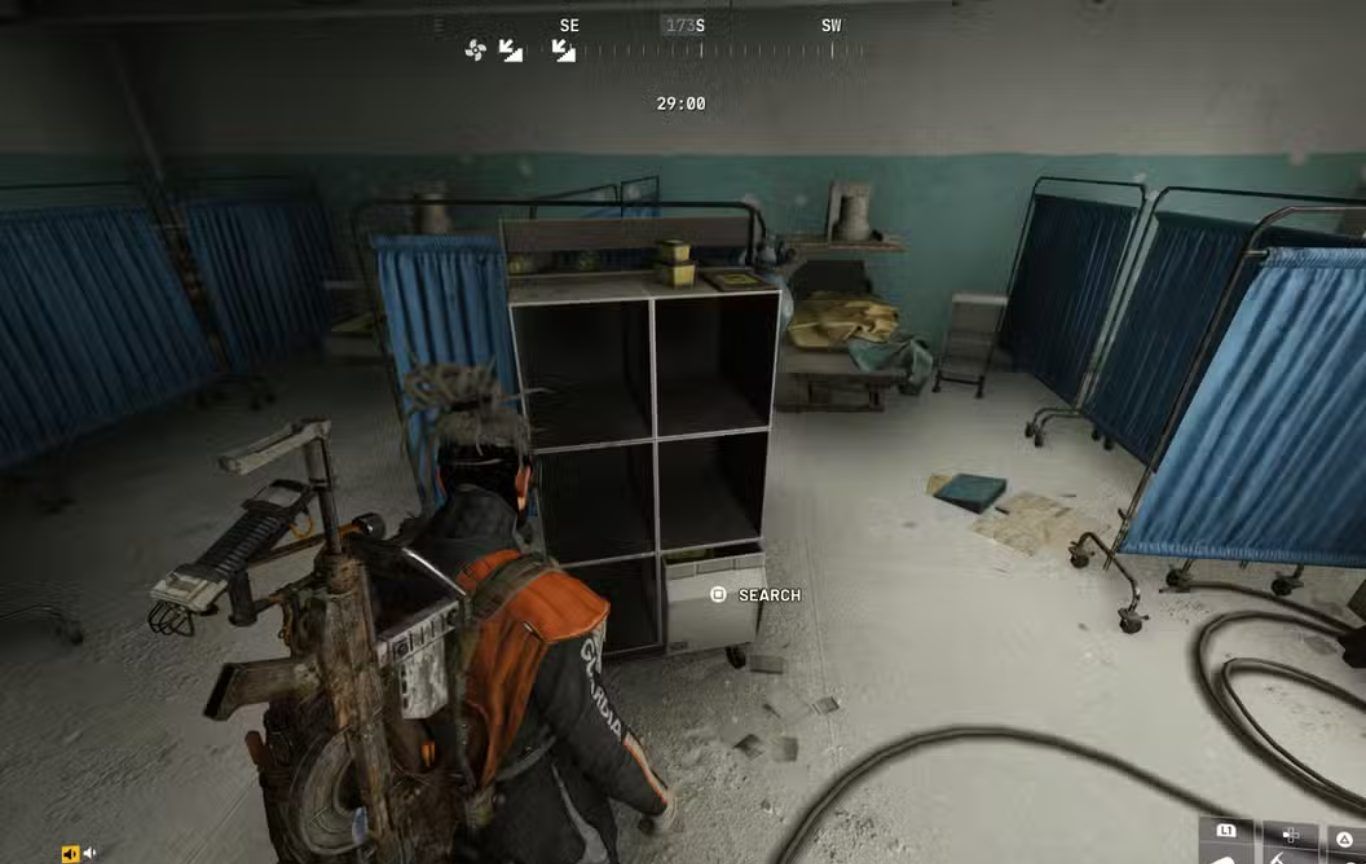1366x864 pixels.
Task: Select the equipment slot with the d-pad glyph
Action: point(1291,842)
